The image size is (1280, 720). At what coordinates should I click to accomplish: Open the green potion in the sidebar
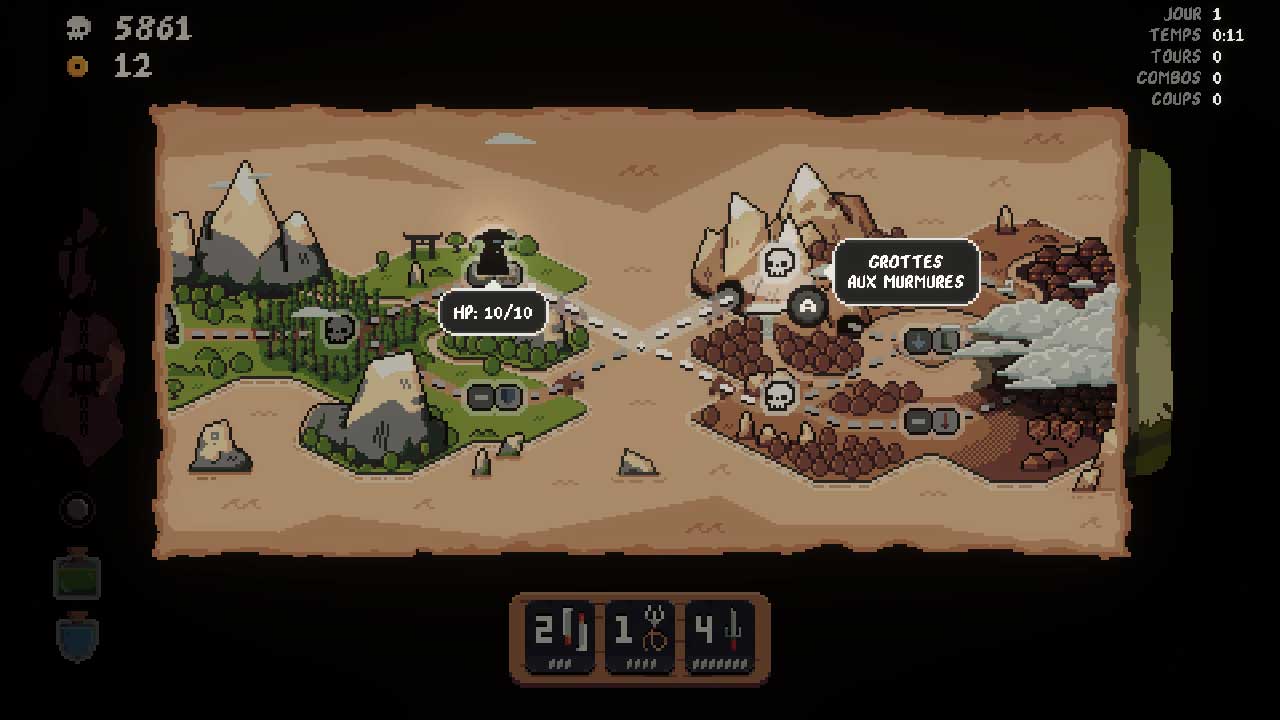coord(78,575)
